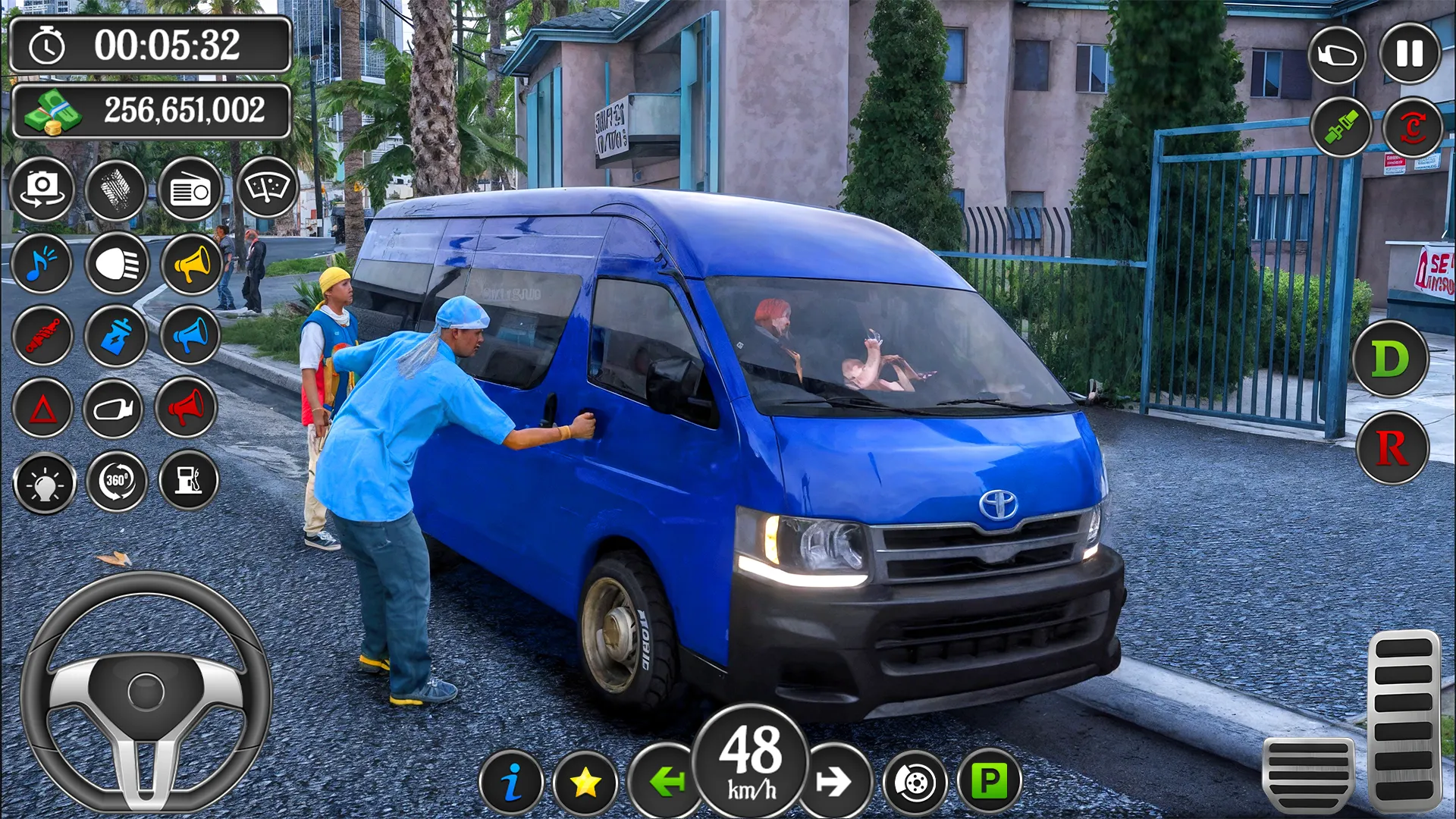1456x819 pixels.
Task: Toggle the headlights
Action: pyautogui.click(x=117, y=264)
